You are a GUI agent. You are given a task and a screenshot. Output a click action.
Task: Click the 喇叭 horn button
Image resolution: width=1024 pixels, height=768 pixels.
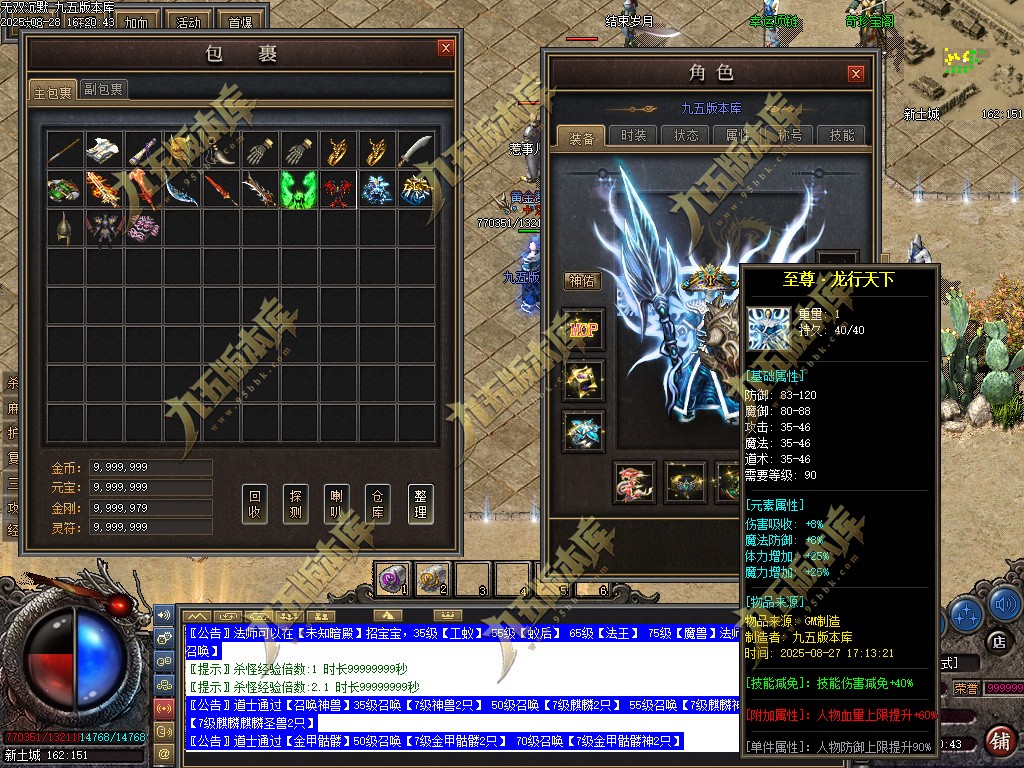coord(337,503)
